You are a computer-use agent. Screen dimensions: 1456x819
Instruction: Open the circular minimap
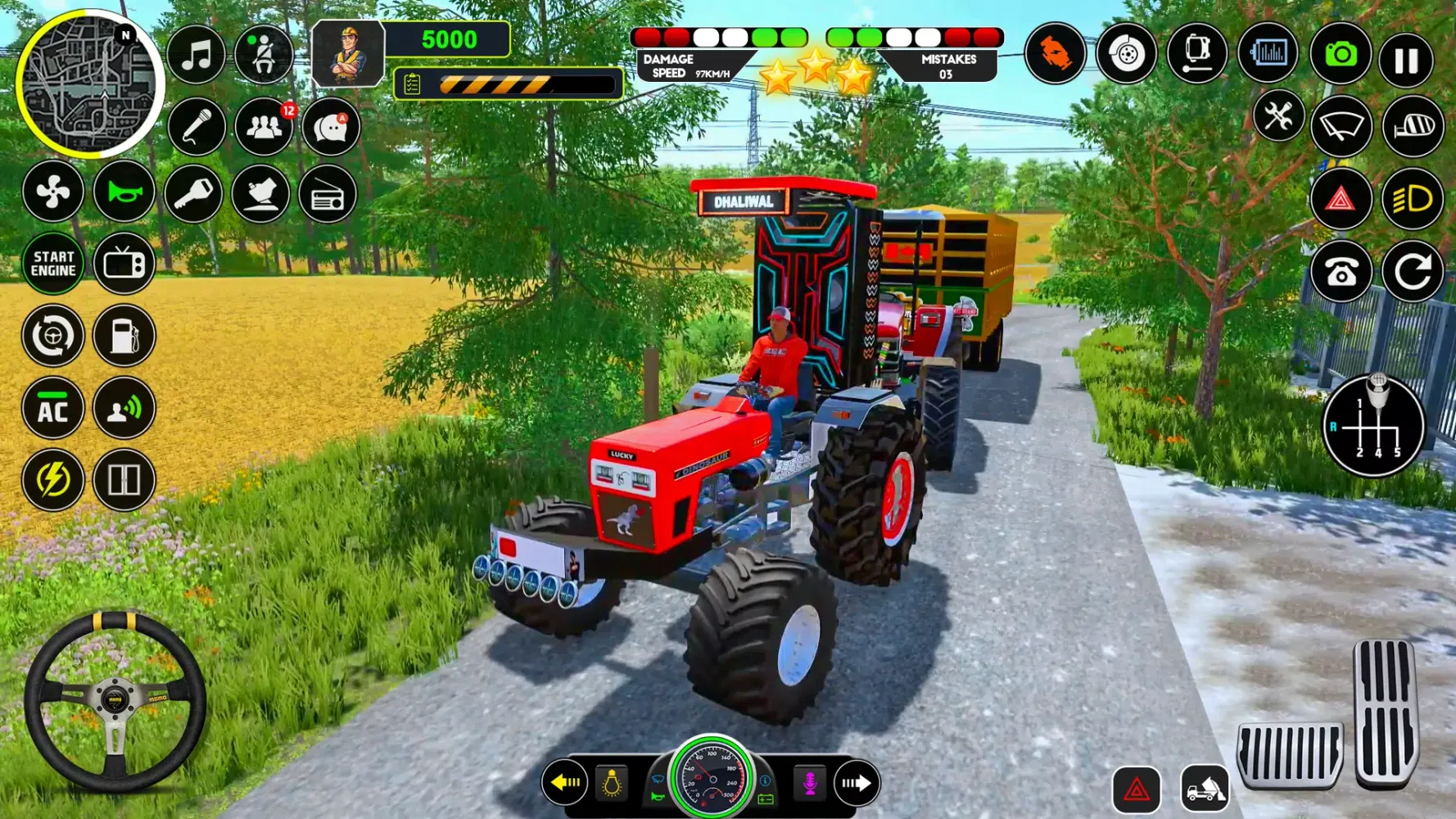click(89, 84)
